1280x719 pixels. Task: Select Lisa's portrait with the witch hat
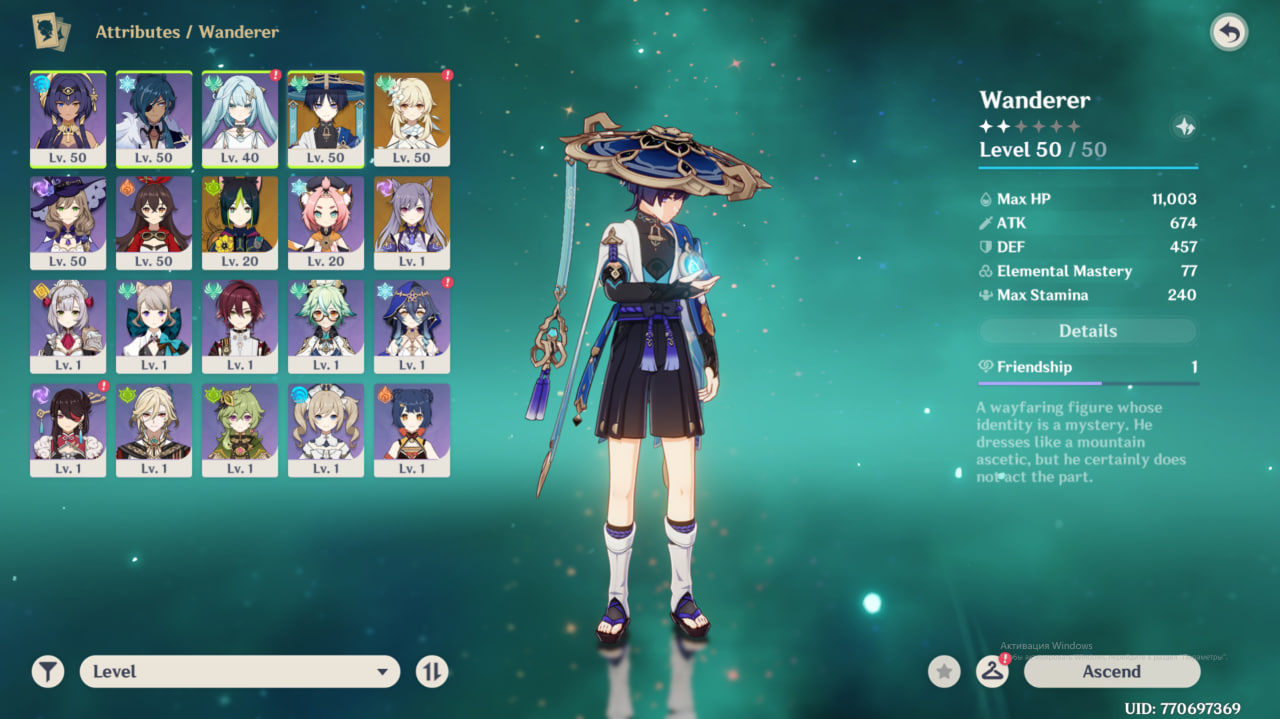(x=68, y=222)
